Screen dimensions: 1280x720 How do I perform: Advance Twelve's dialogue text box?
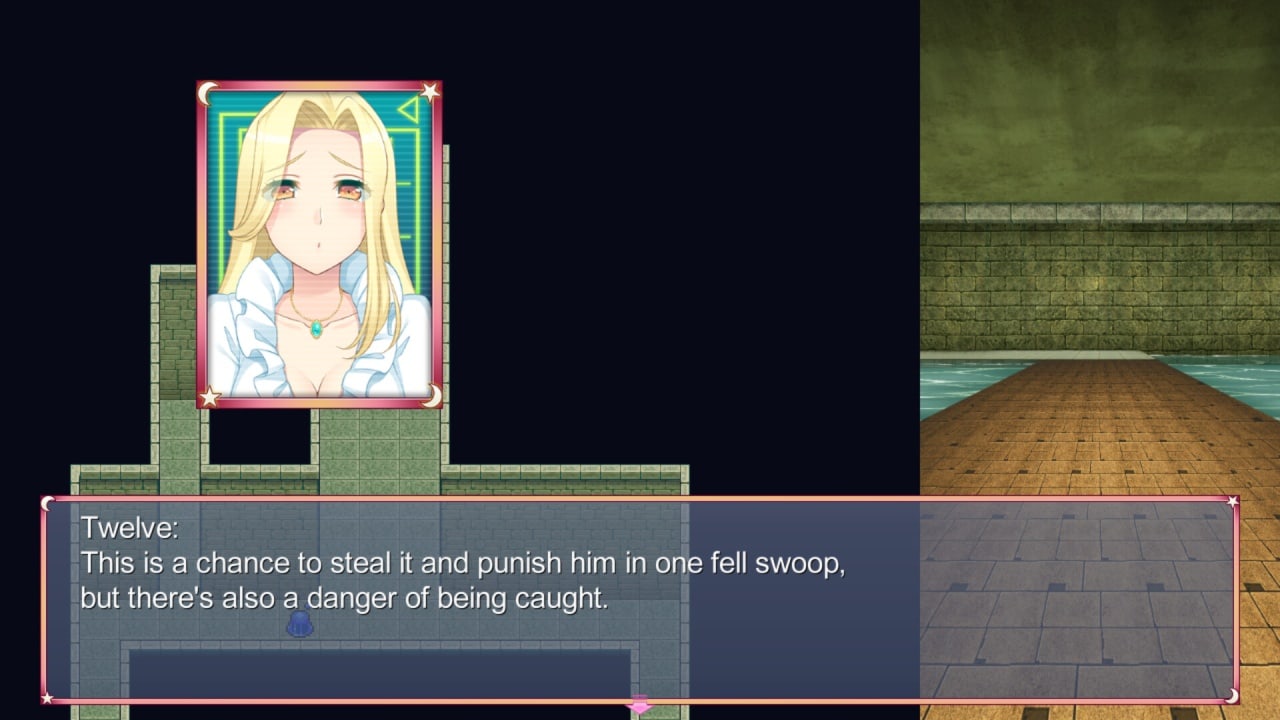pyautogui.click(x=640, y=598)
